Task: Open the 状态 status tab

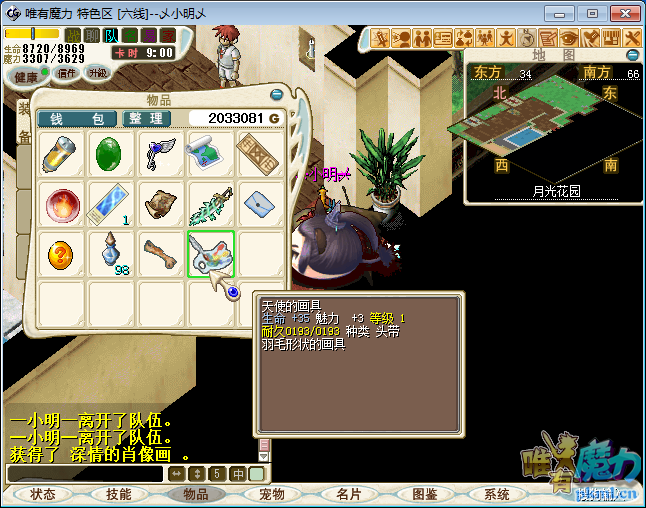Action: [x=43, y=494]
